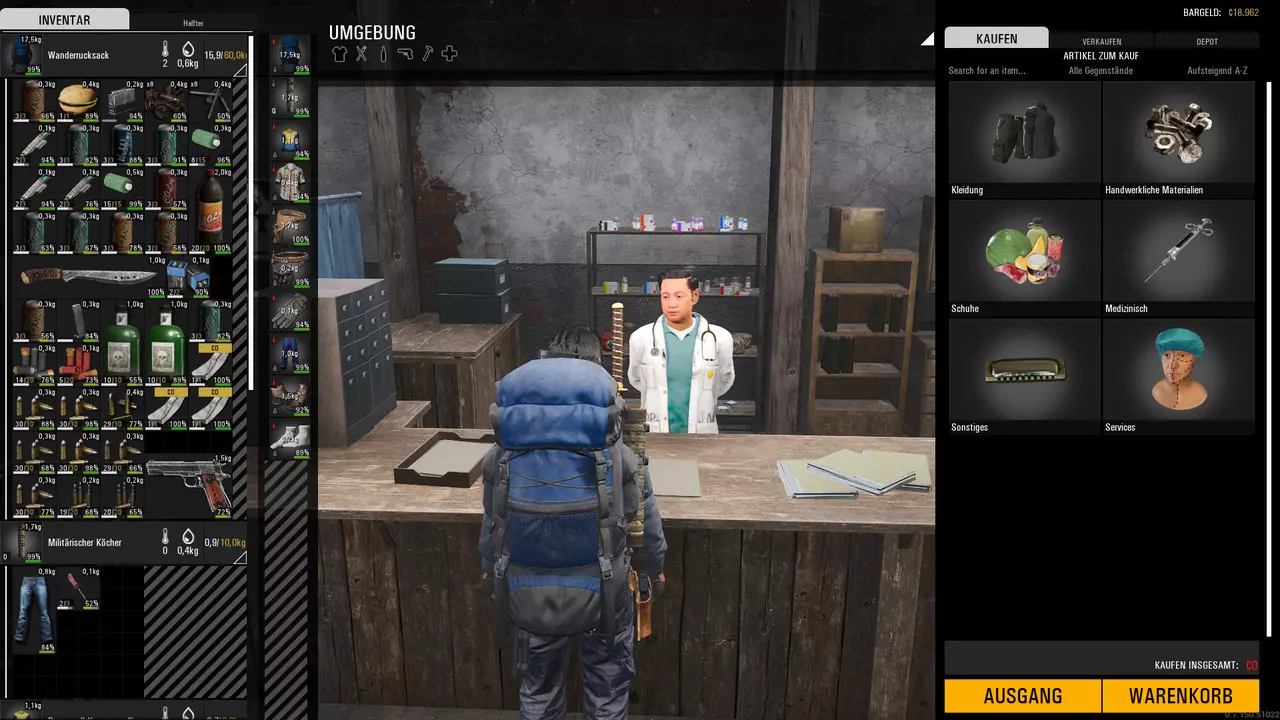Switch to the Verkaufen tab
1280x720 pixels.
1101,41
